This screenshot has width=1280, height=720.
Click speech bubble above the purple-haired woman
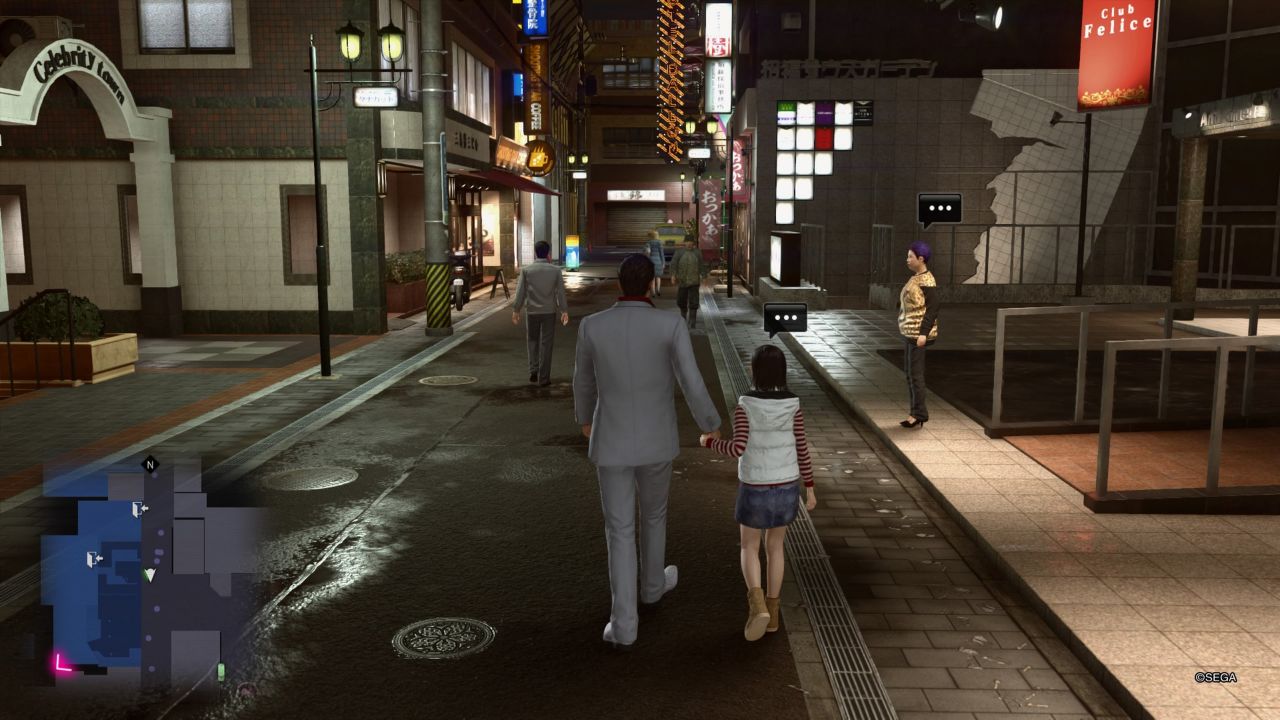(939, 208)
